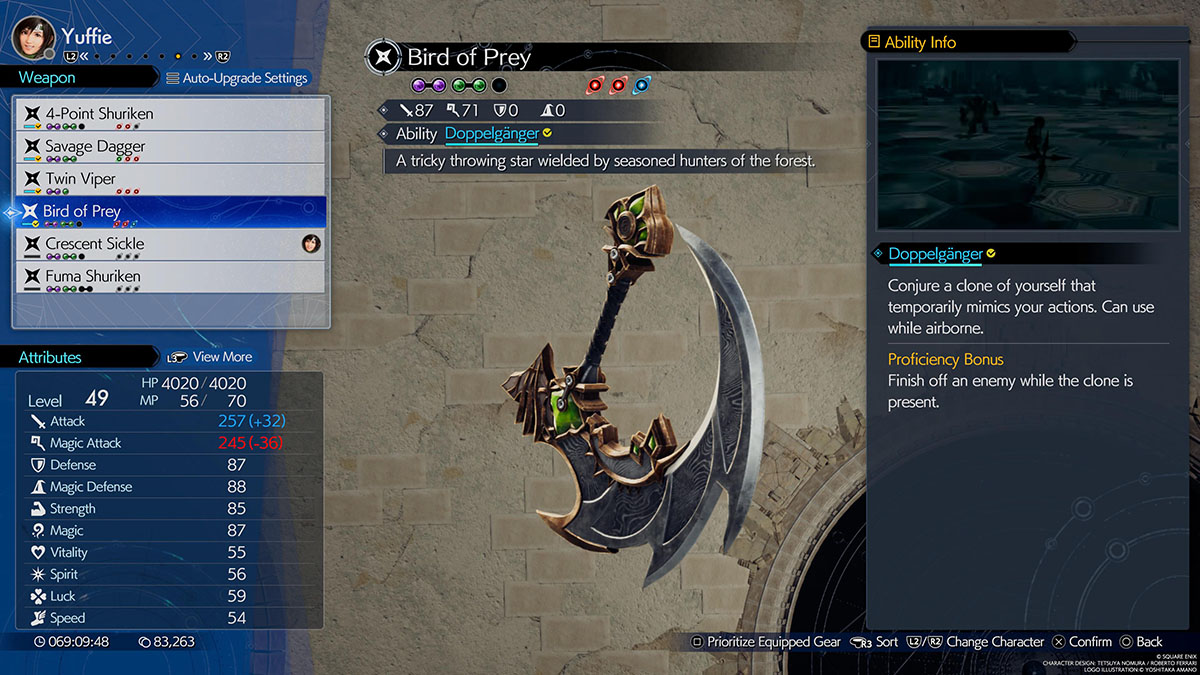Open Auto-Upgrade Settings
The width and height of the screenshot is (1200, 675).
(237, 78)
